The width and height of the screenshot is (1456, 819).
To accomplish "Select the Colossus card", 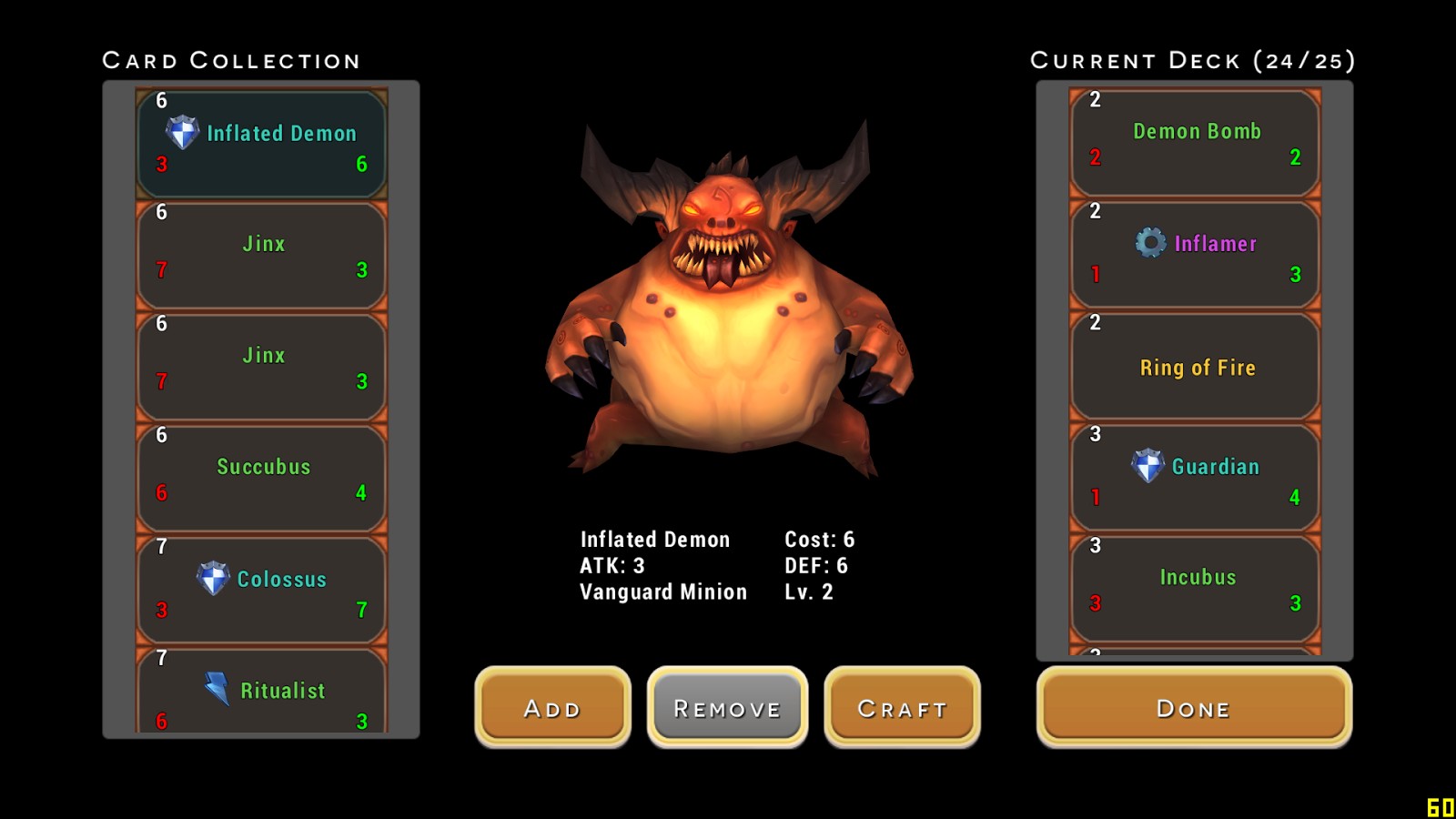I will (262, 590).
